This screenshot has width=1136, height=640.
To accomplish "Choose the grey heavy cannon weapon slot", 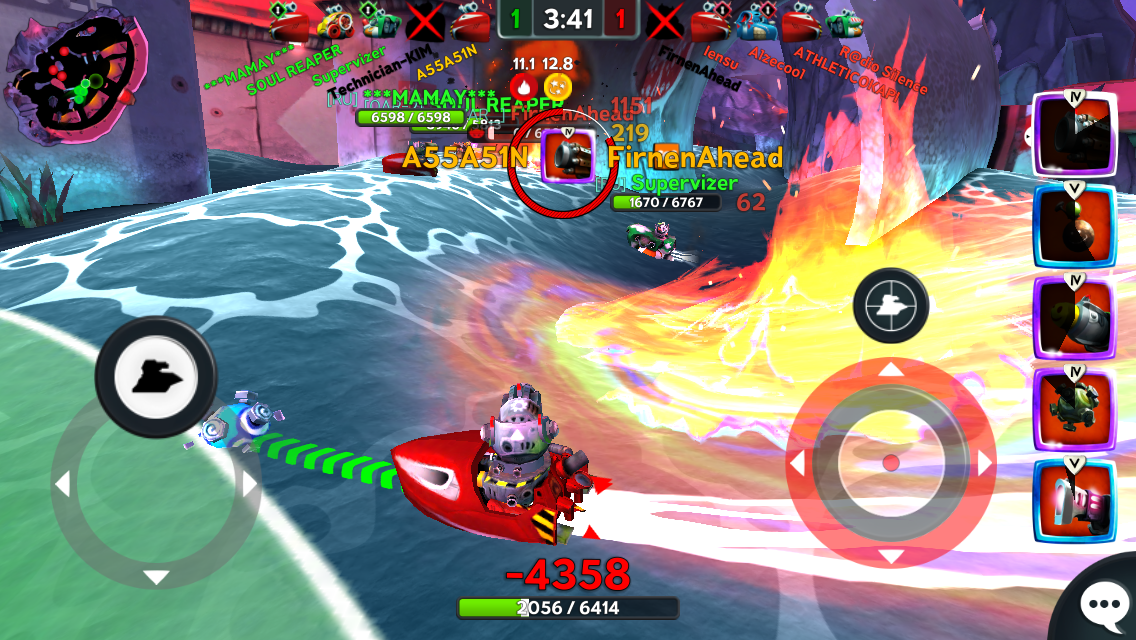I will coord(1074,318).
